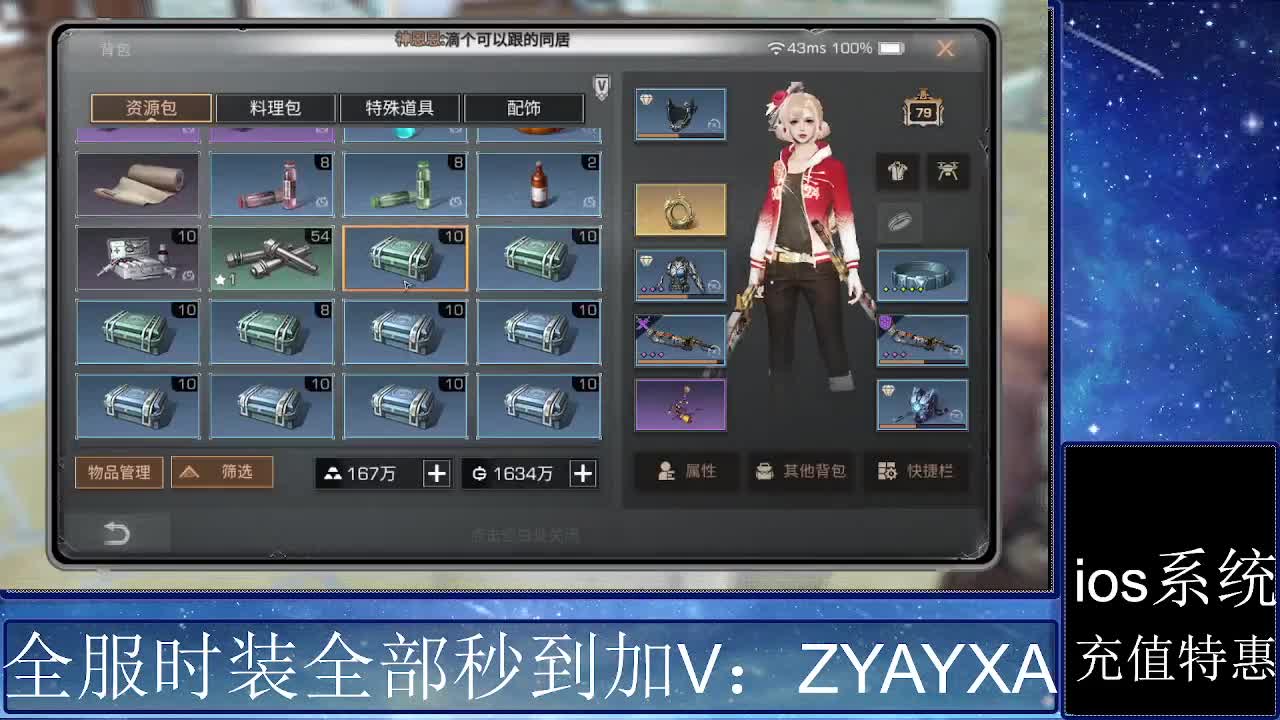Click the drone icon next to the character
Viewport: 1280px width, 720px height.
948,172
